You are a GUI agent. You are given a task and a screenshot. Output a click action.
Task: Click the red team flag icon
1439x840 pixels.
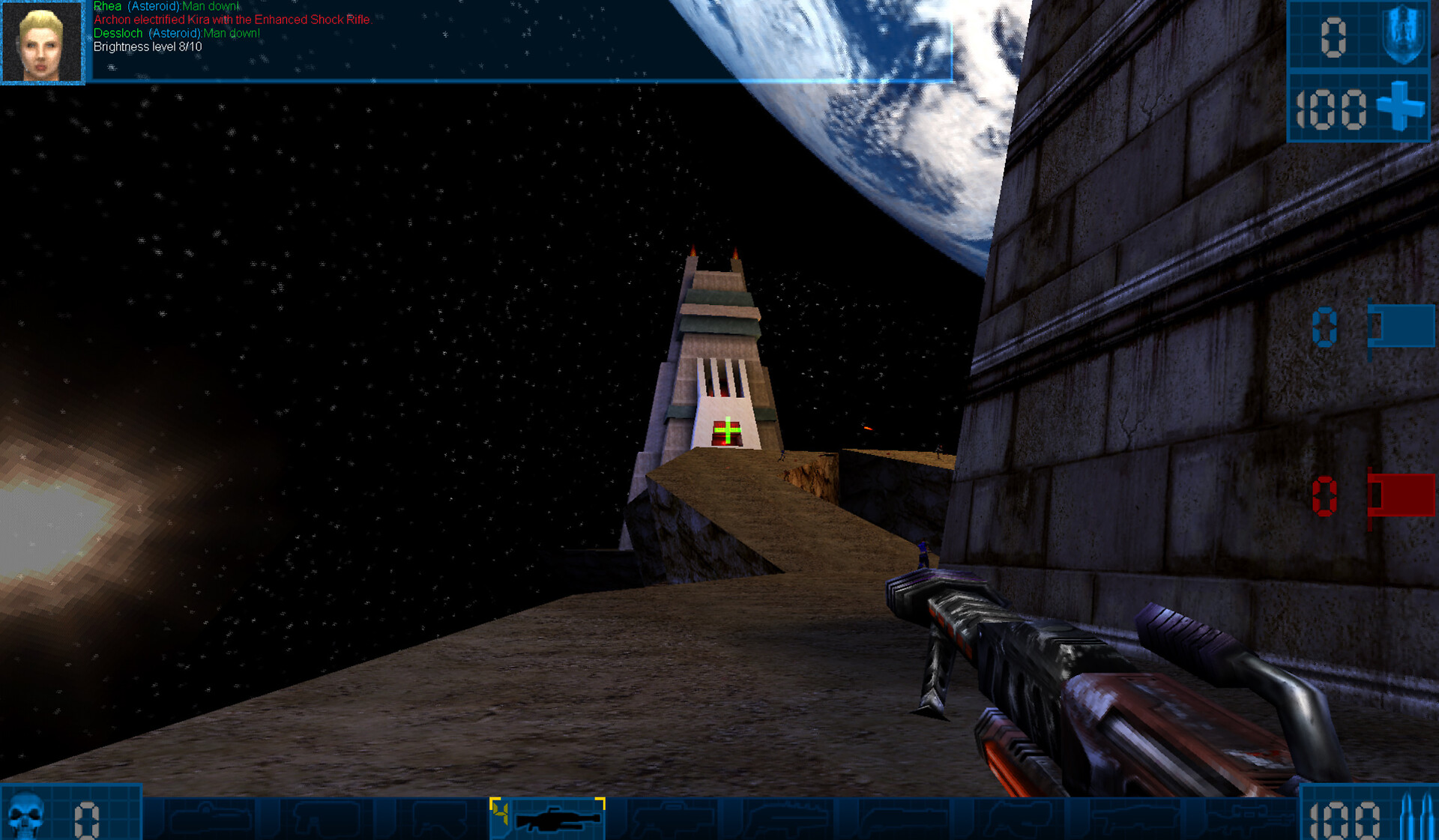coord(1400,495)
